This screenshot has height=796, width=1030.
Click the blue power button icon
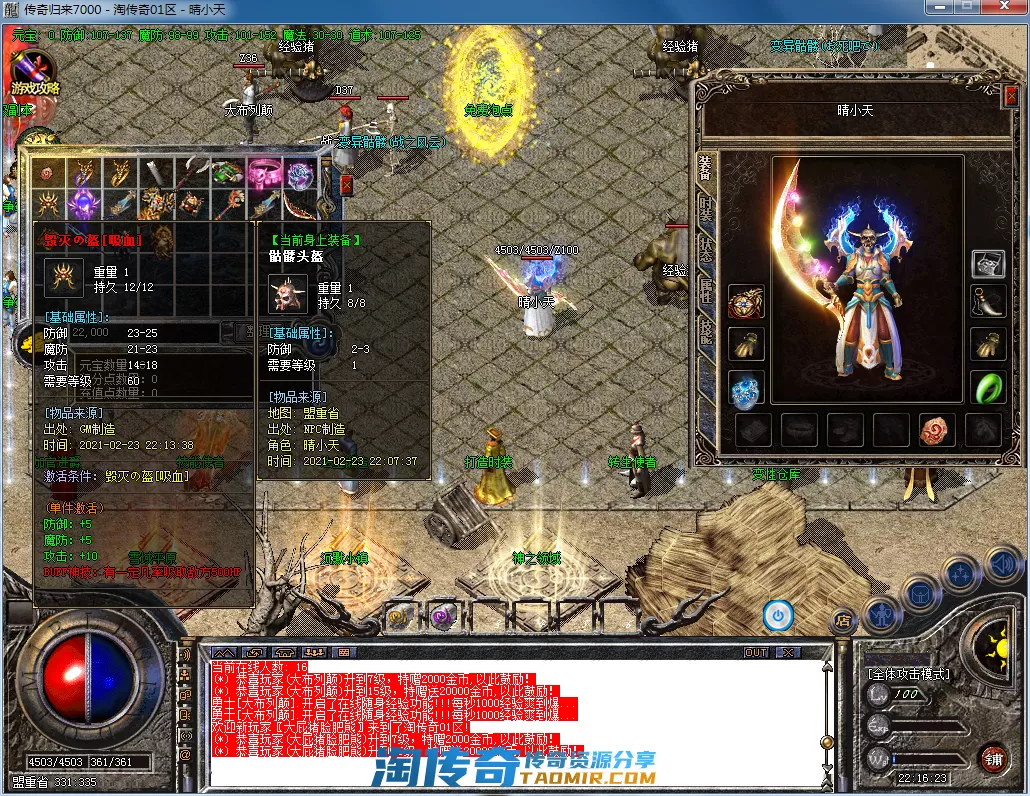pos(778,615)
